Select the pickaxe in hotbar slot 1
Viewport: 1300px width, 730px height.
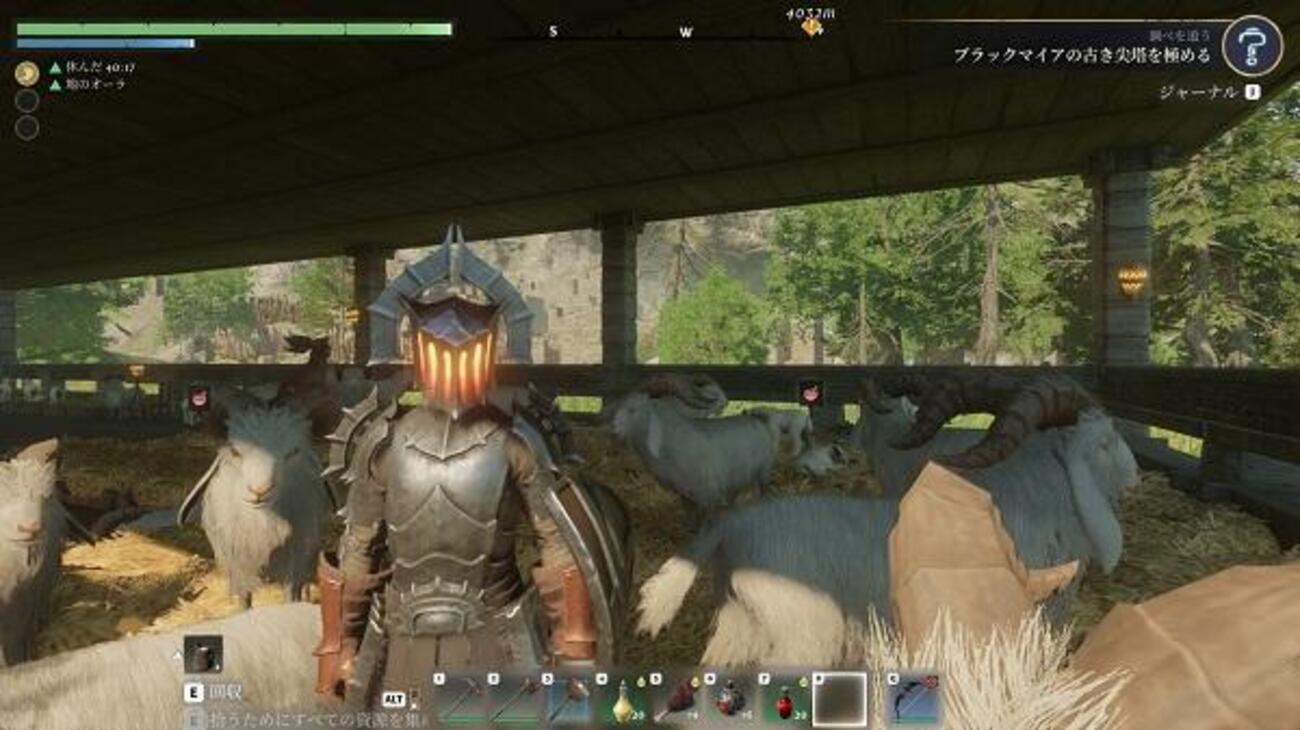pos(458,699)
